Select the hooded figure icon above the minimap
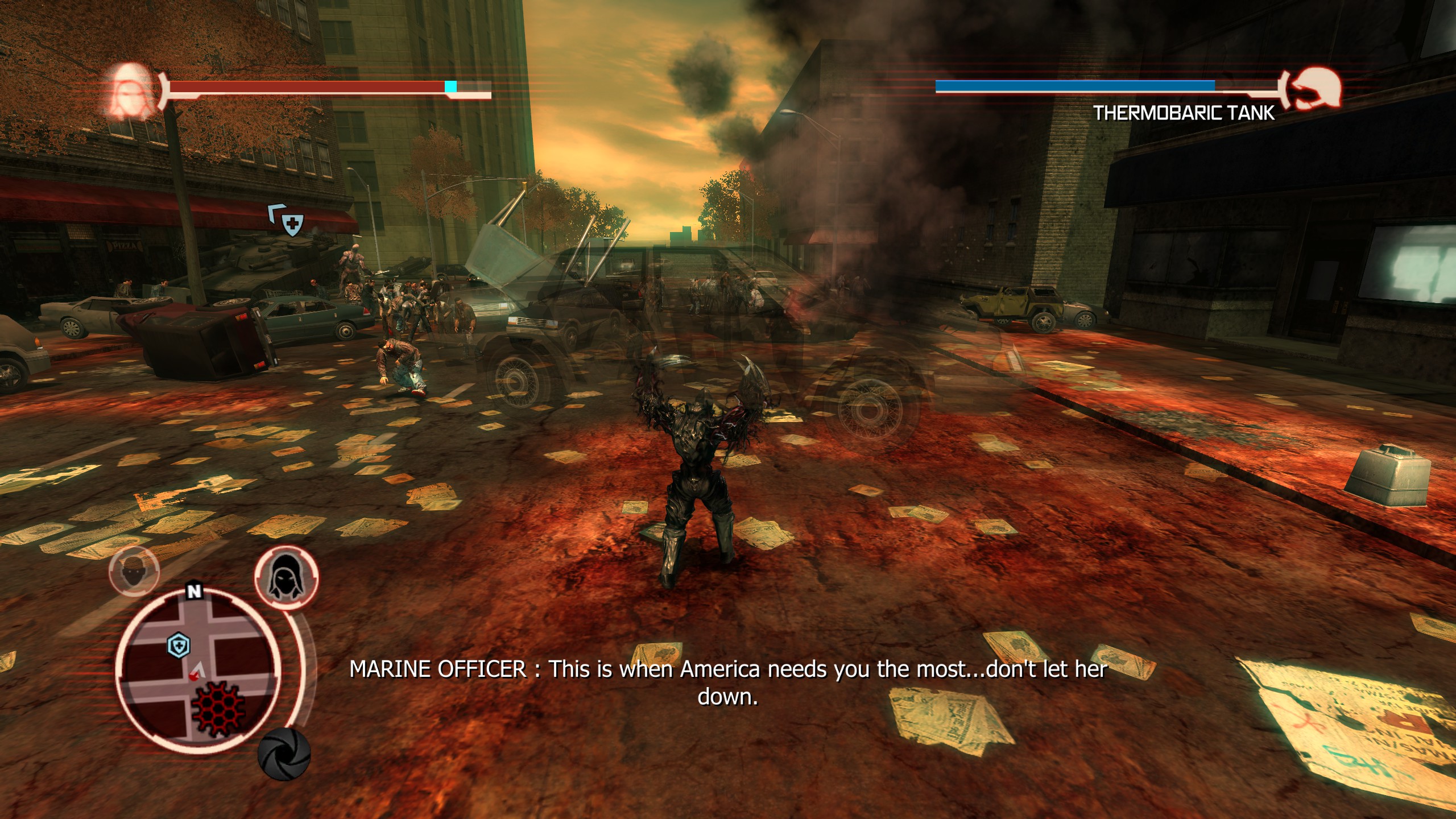1456x819 pixels. [x=286, y=577]
